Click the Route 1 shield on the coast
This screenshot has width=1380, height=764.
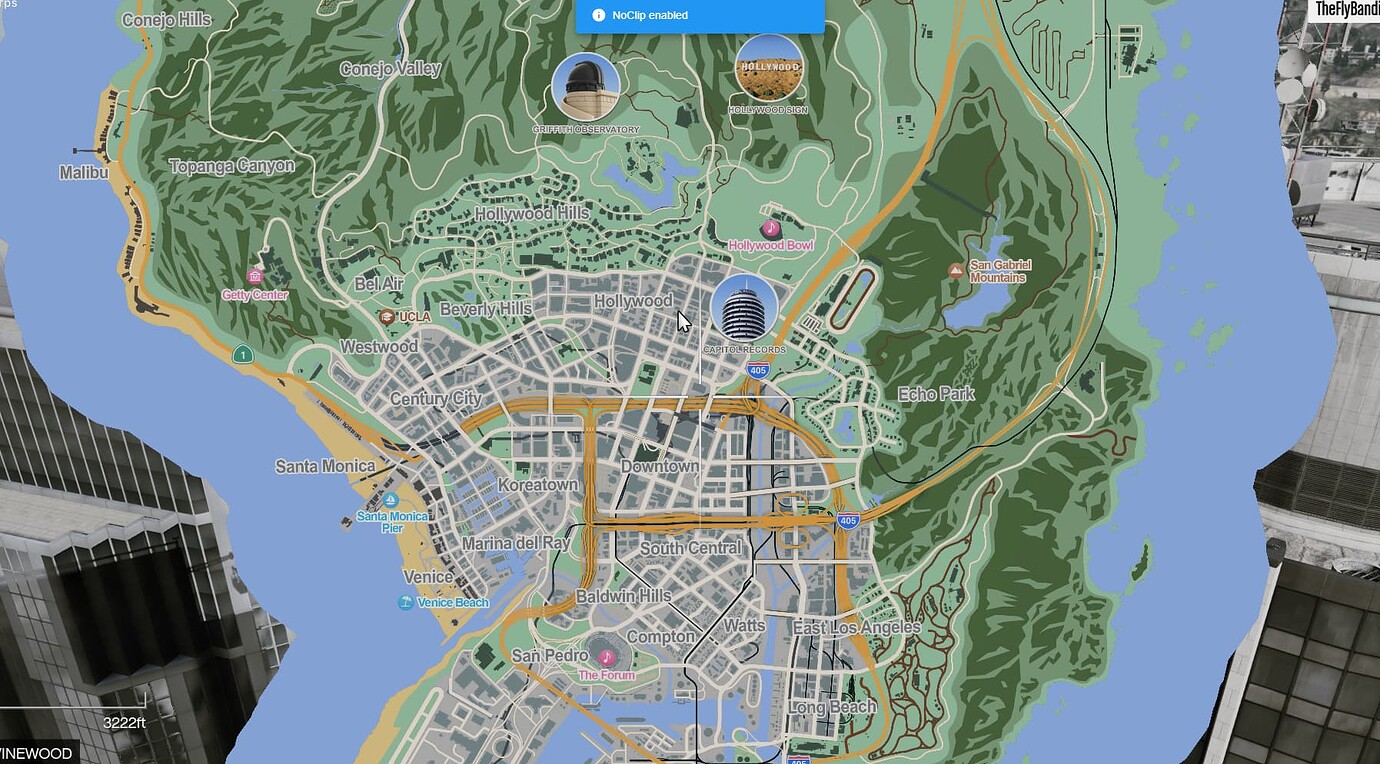243,354
